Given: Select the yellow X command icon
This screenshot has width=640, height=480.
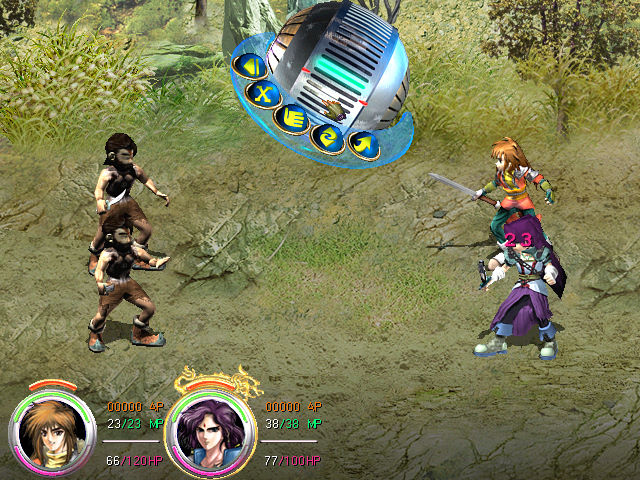Looking at the screenshot, I should pos(263,95).
